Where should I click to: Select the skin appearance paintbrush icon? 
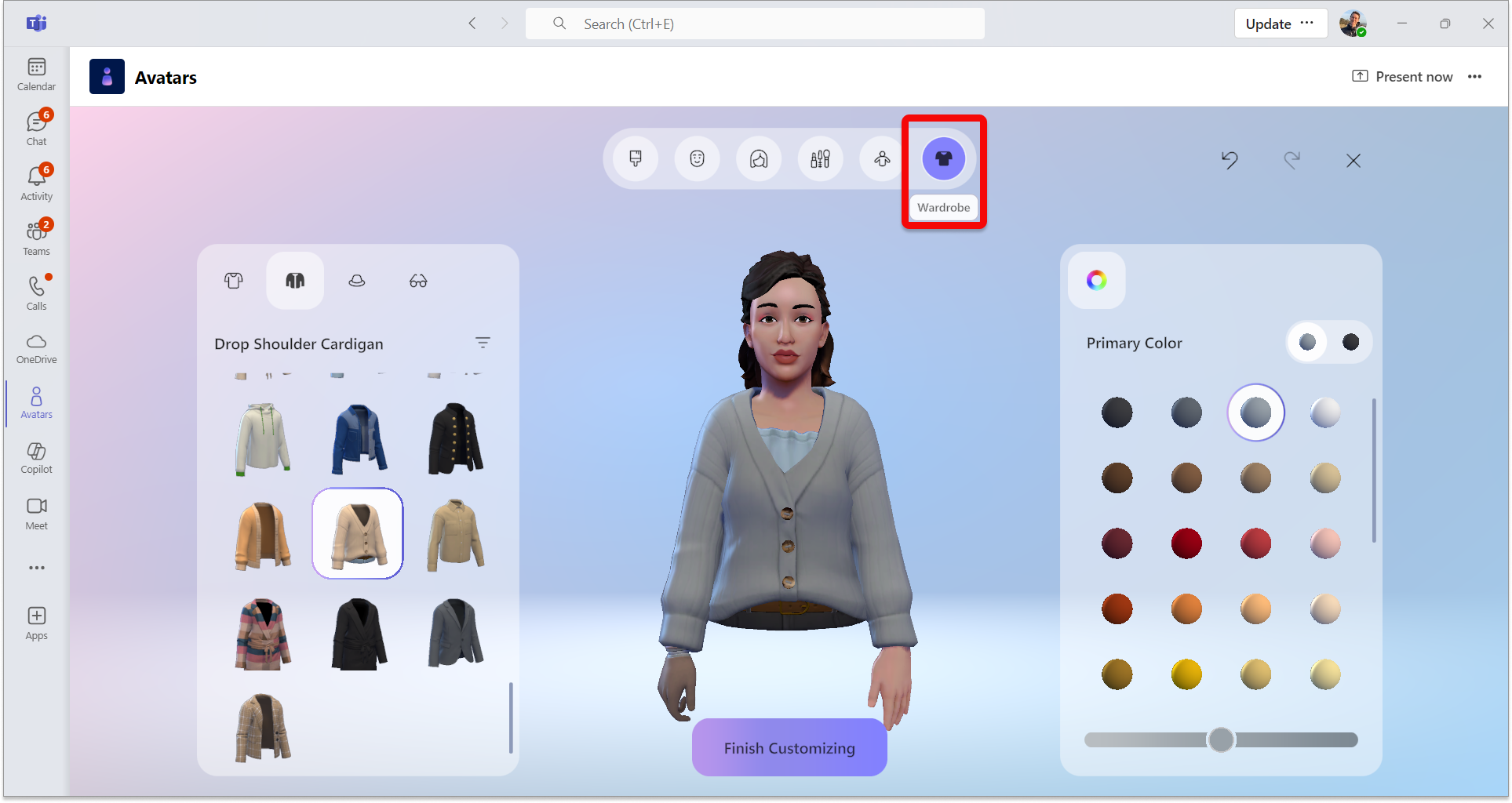[x=635, y=158]
